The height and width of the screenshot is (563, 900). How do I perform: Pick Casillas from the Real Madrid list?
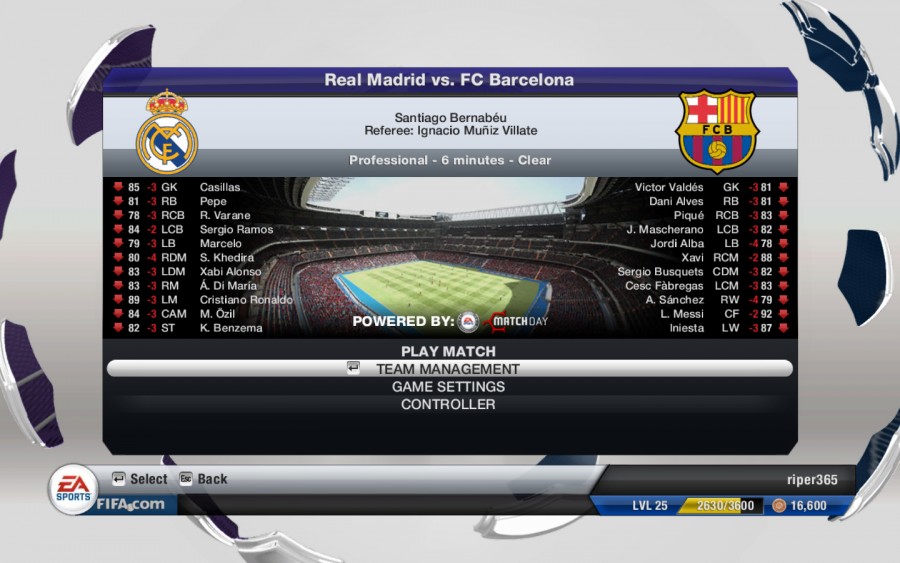point(220,187)
